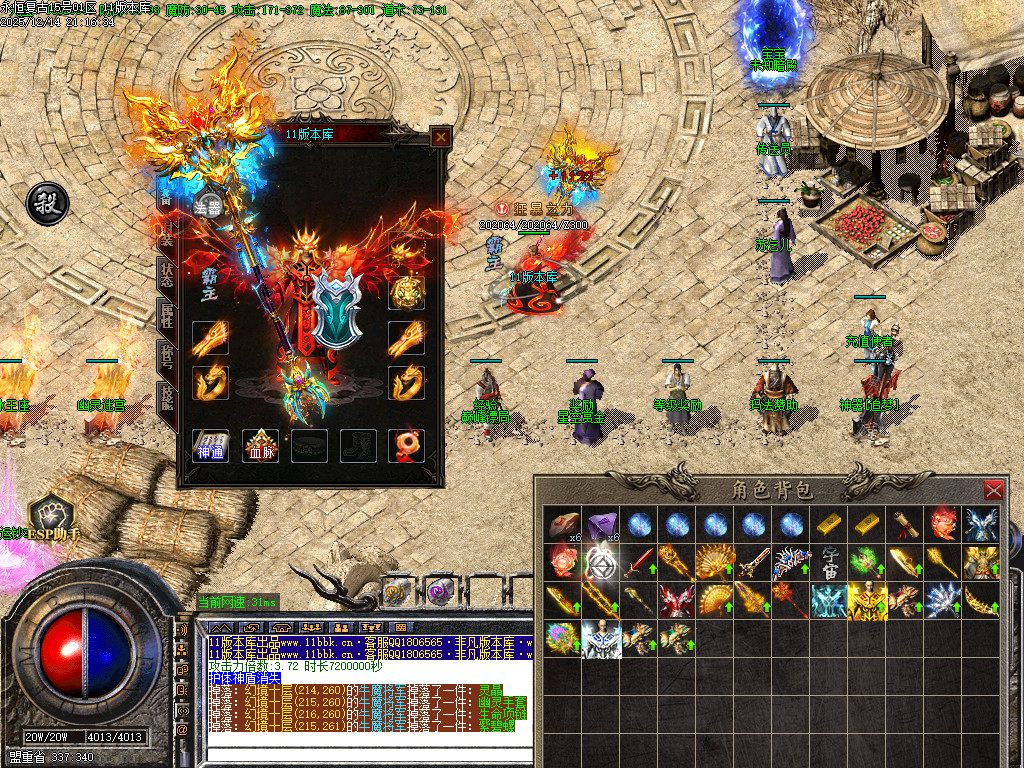Select the equipped teal shield slot
The image size is (1024, 768).
[x=336, y=307]
